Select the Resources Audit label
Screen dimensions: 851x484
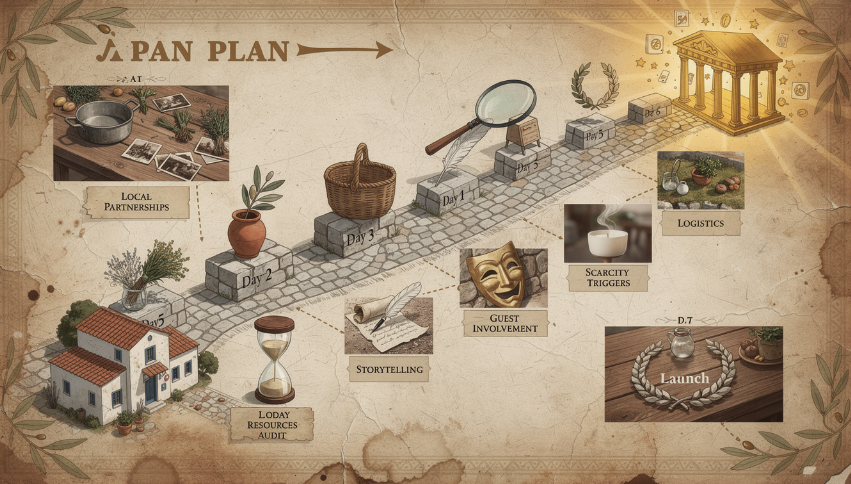point(271,424)
